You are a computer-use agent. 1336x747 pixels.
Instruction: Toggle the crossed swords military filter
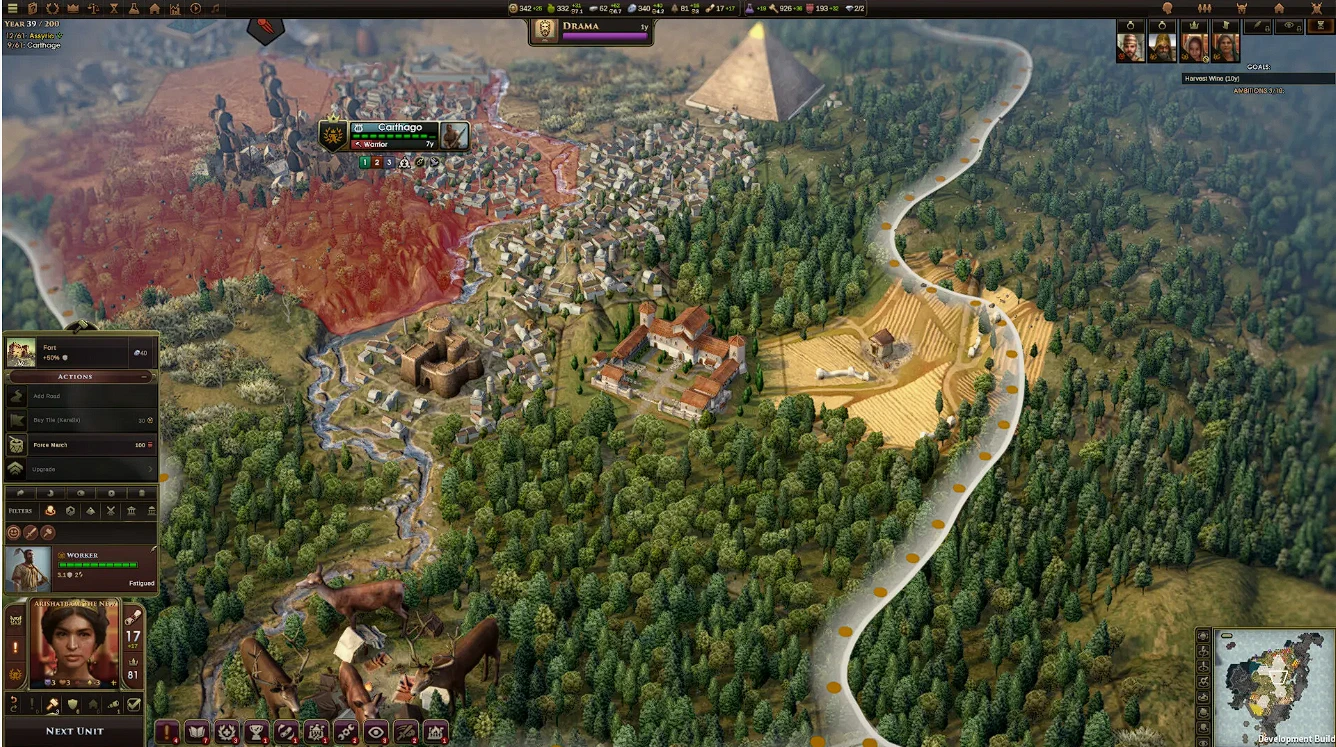(x=111, y=510)
